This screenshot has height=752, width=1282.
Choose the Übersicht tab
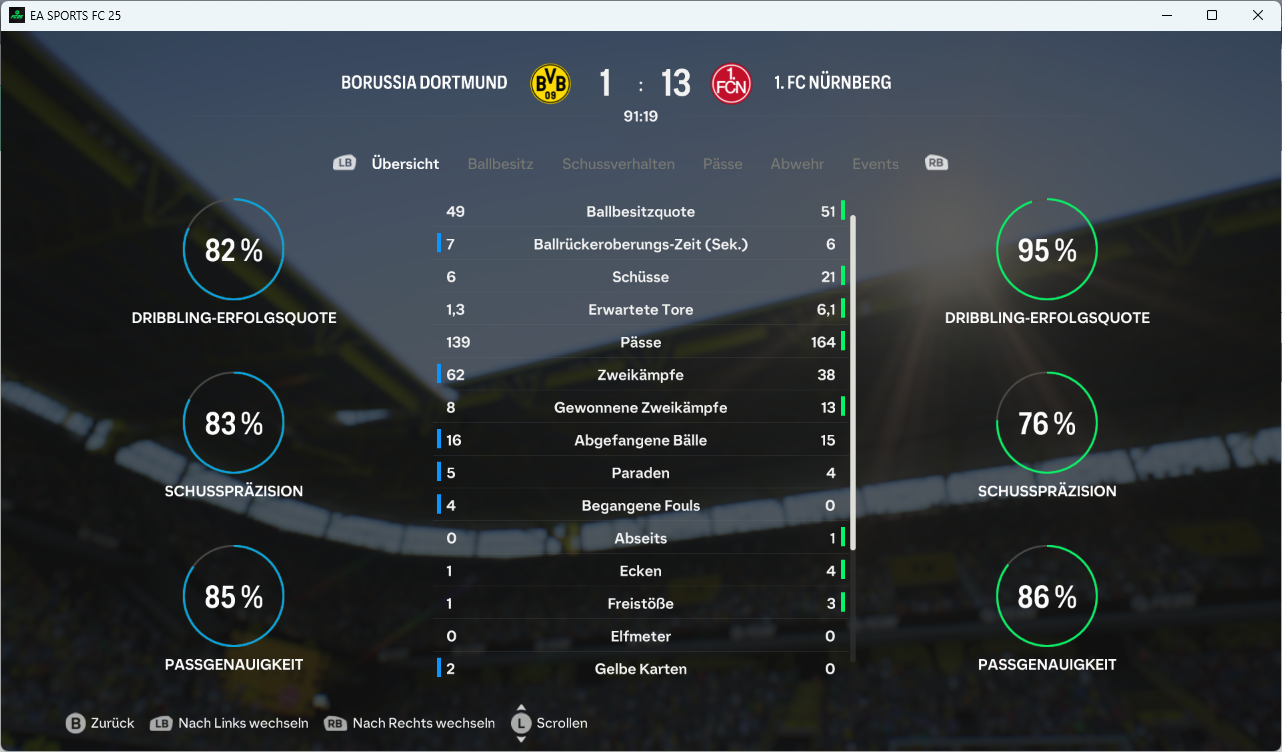point(405,164)
